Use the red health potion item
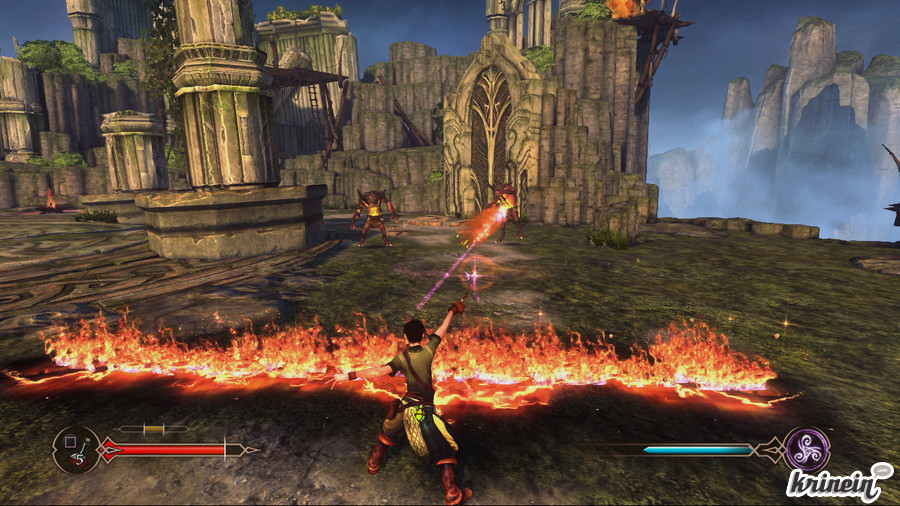Image resolution: width=900 pixels, height=506 pixels. 75,449
